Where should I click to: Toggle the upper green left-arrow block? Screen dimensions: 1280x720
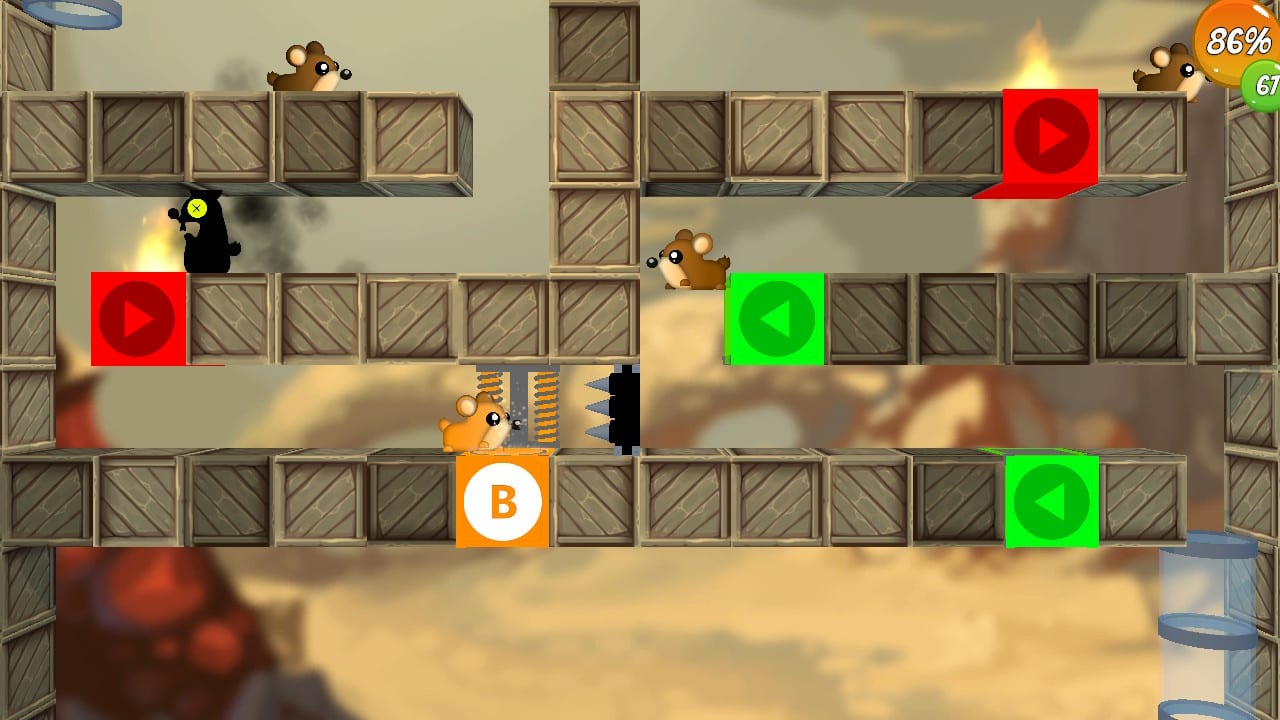pos(777,316)
